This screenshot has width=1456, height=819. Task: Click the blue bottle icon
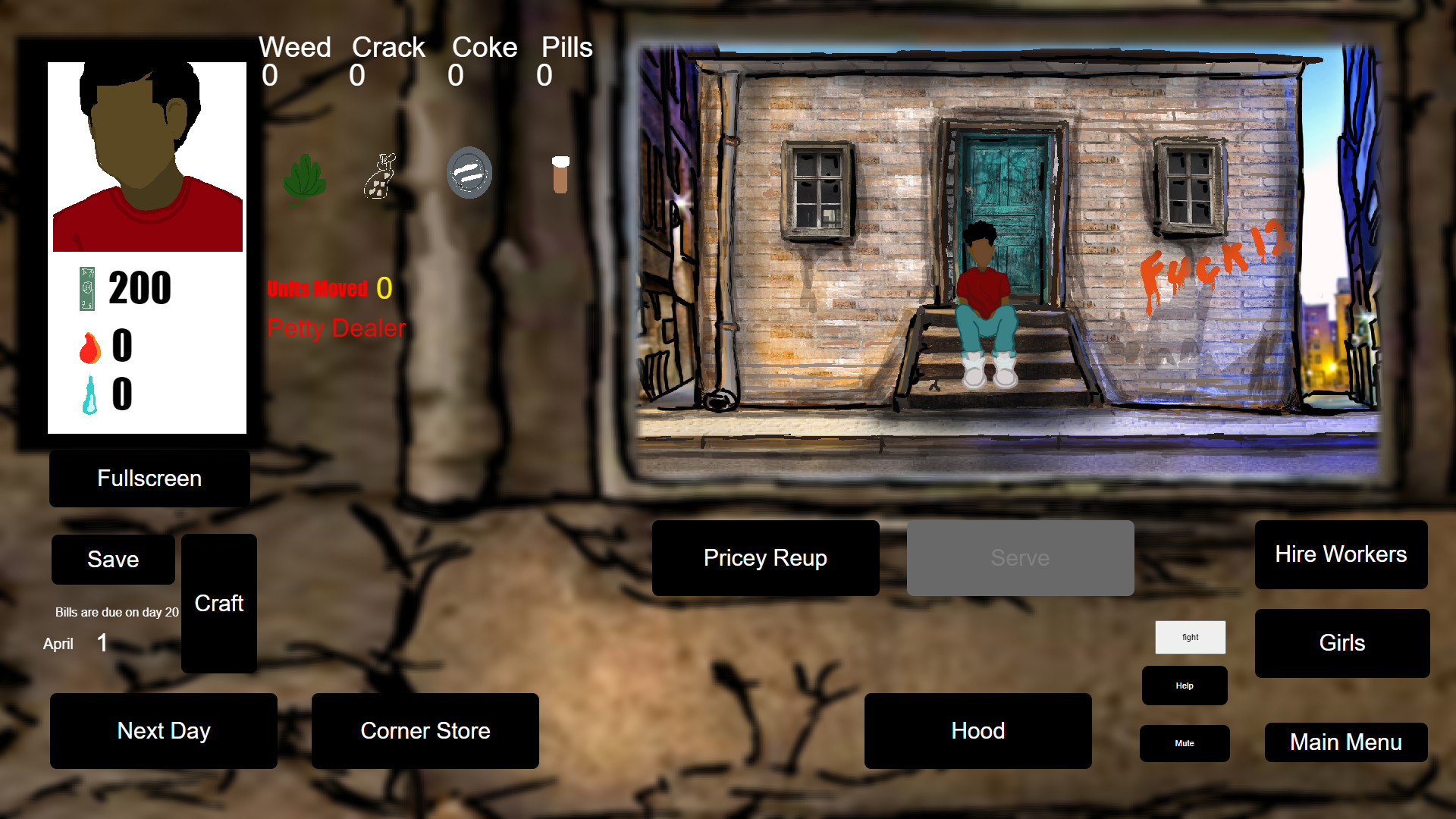tap(89, 394)
